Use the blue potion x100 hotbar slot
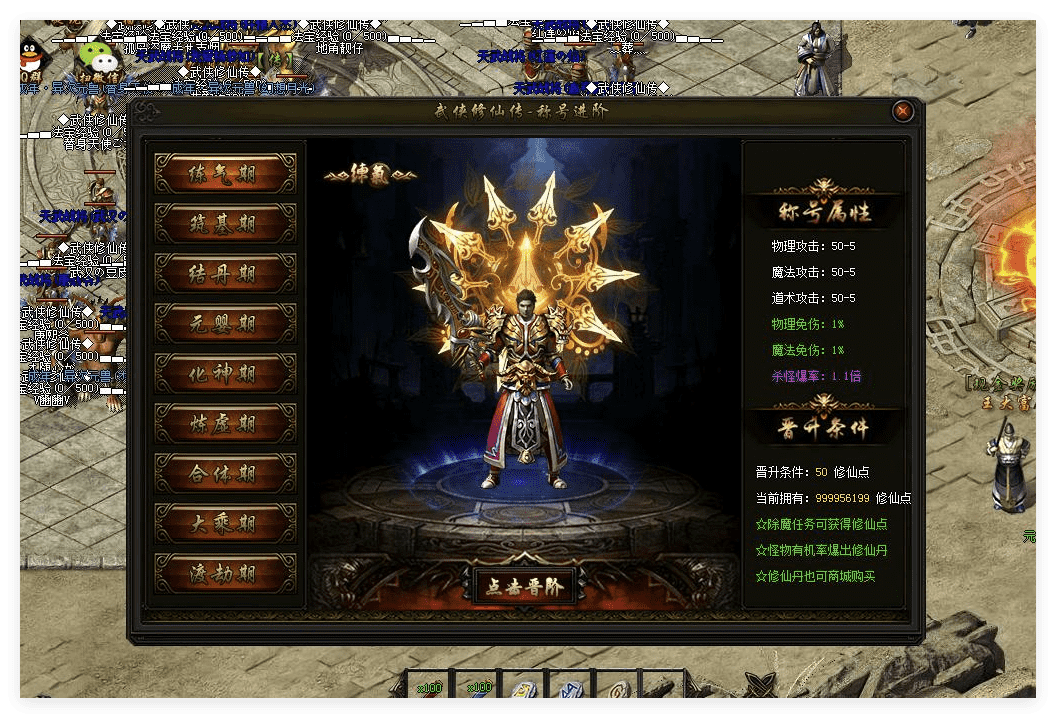 (x=477, y=689)
